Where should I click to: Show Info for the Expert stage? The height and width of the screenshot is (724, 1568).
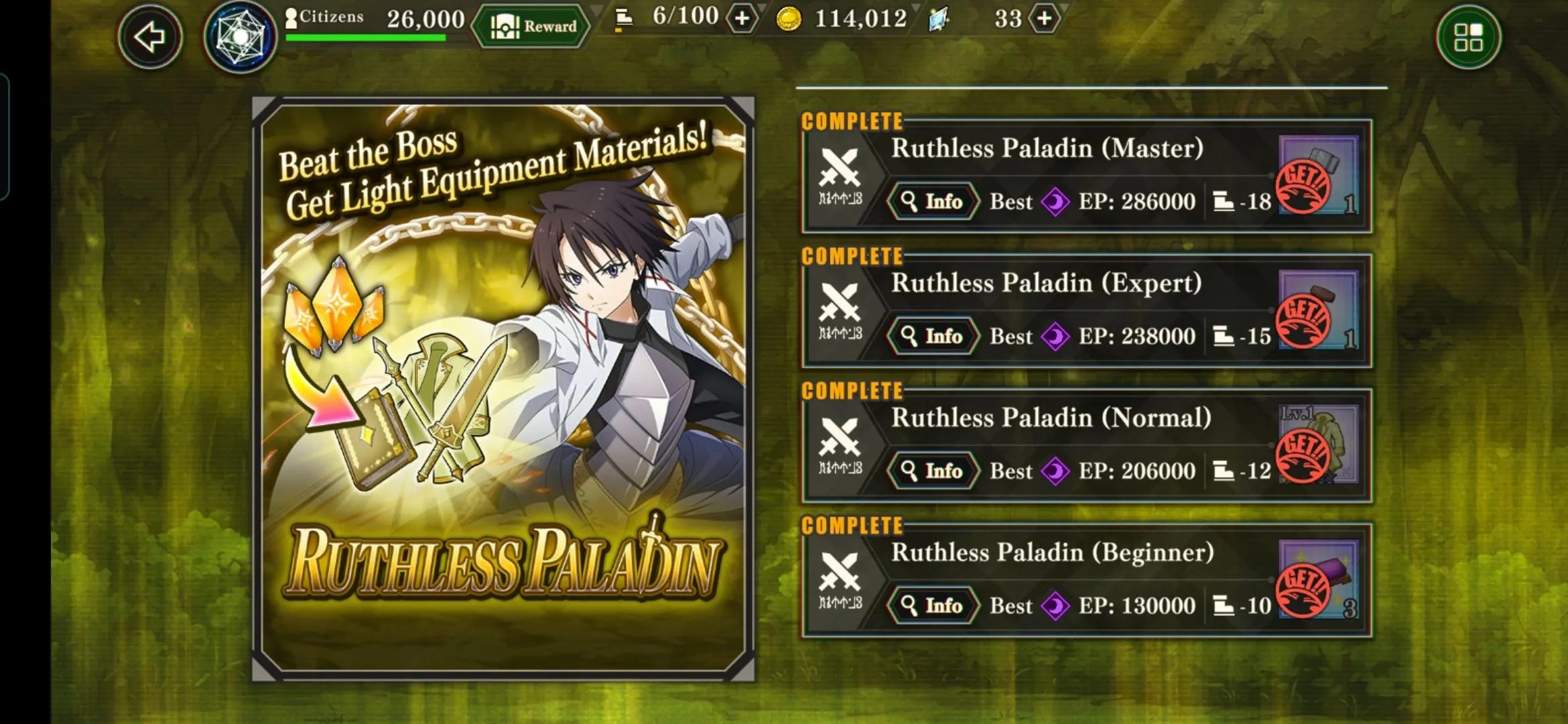[x=932, y=337]
